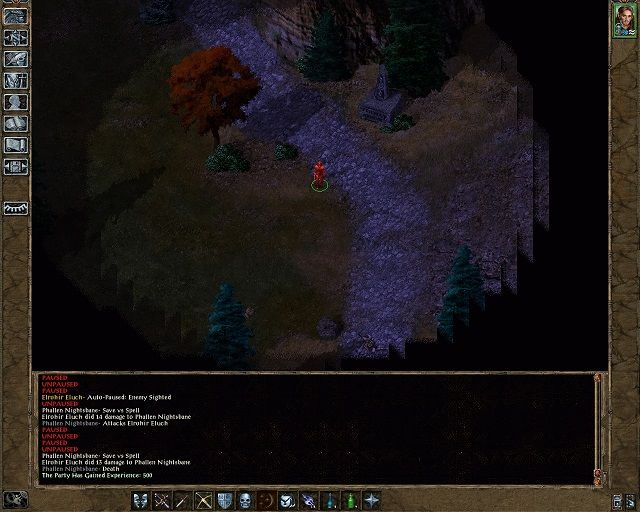Click the message log scrollbar
Viewport: 640px width, 512px height.
(x=598, y=425)
